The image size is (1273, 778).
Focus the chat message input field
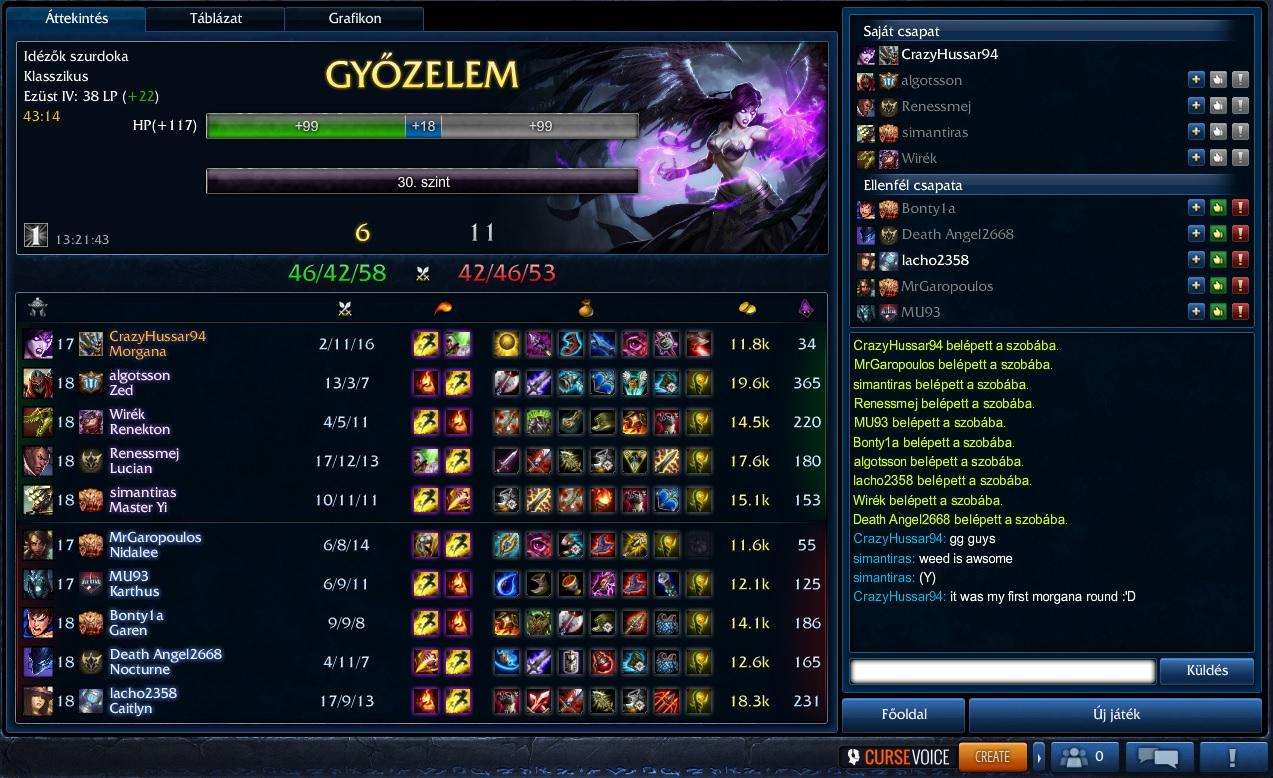pos(1002,670)
